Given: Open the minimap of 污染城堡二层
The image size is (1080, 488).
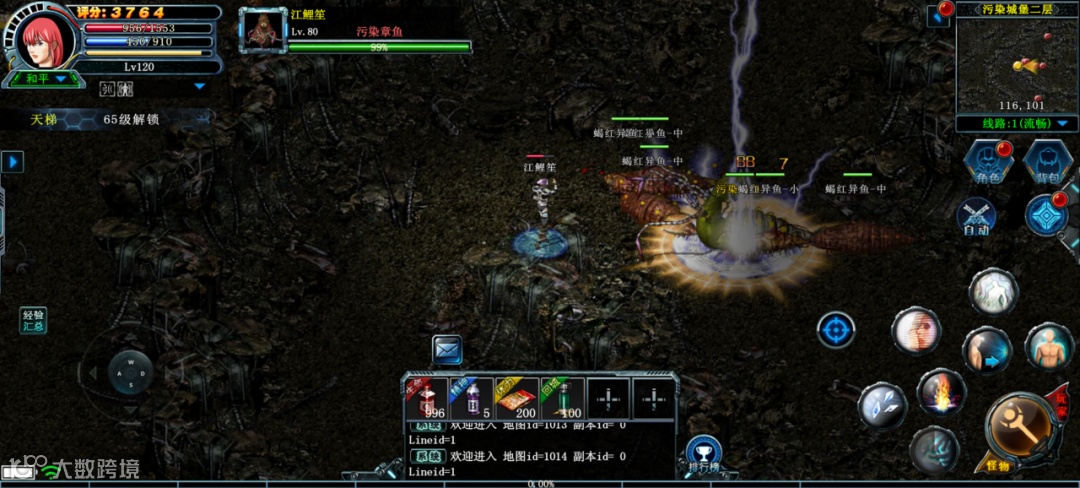Looking at the screenshot, I should [1016, 64].
